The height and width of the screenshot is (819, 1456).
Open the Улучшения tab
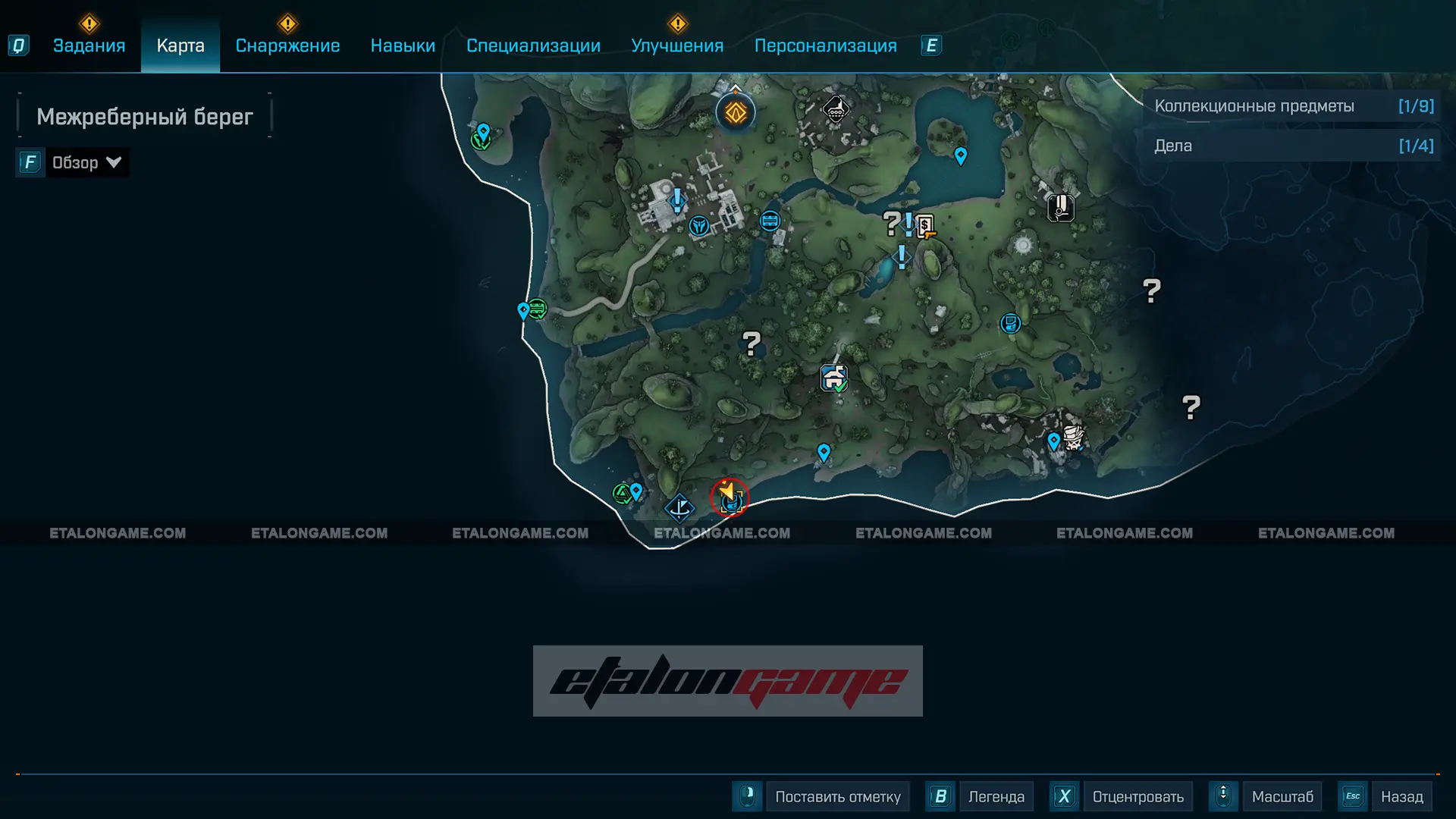(677, 45)
